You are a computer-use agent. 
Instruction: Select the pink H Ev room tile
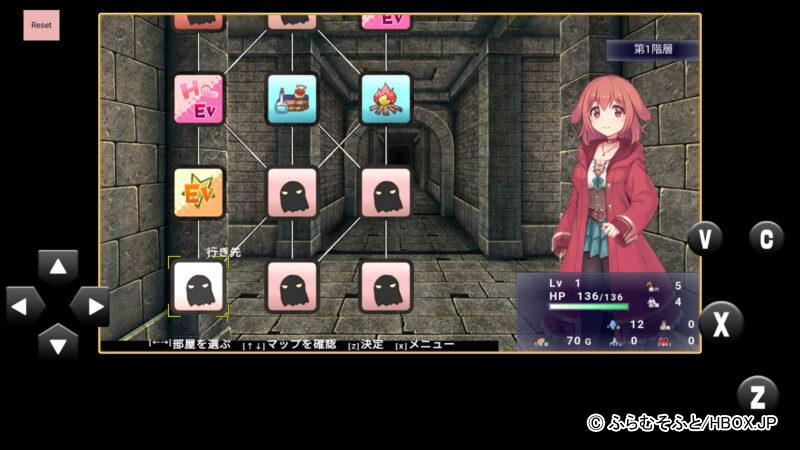198,98
